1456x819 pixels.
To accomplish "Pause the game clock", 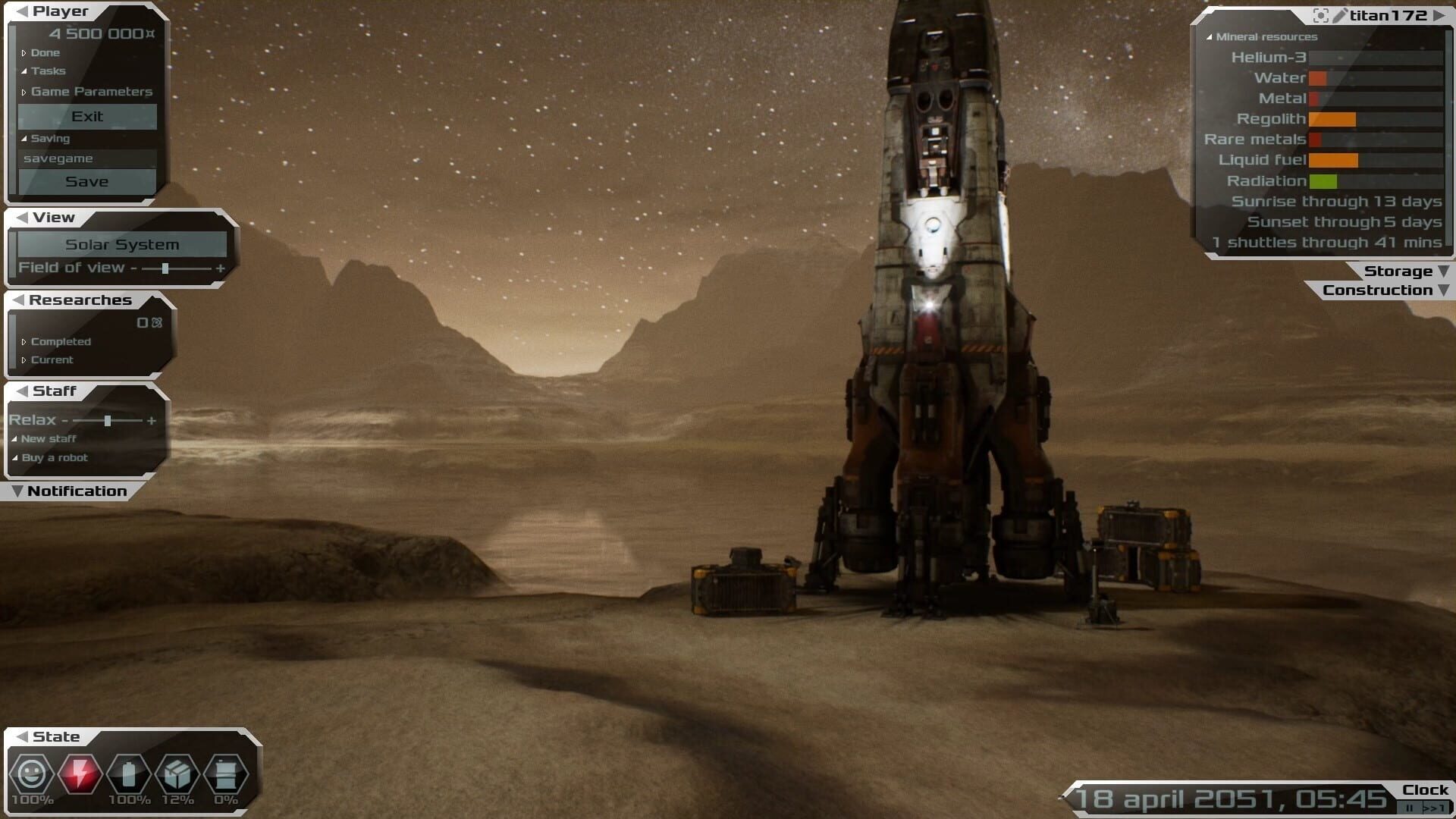I will point(1410,808).
